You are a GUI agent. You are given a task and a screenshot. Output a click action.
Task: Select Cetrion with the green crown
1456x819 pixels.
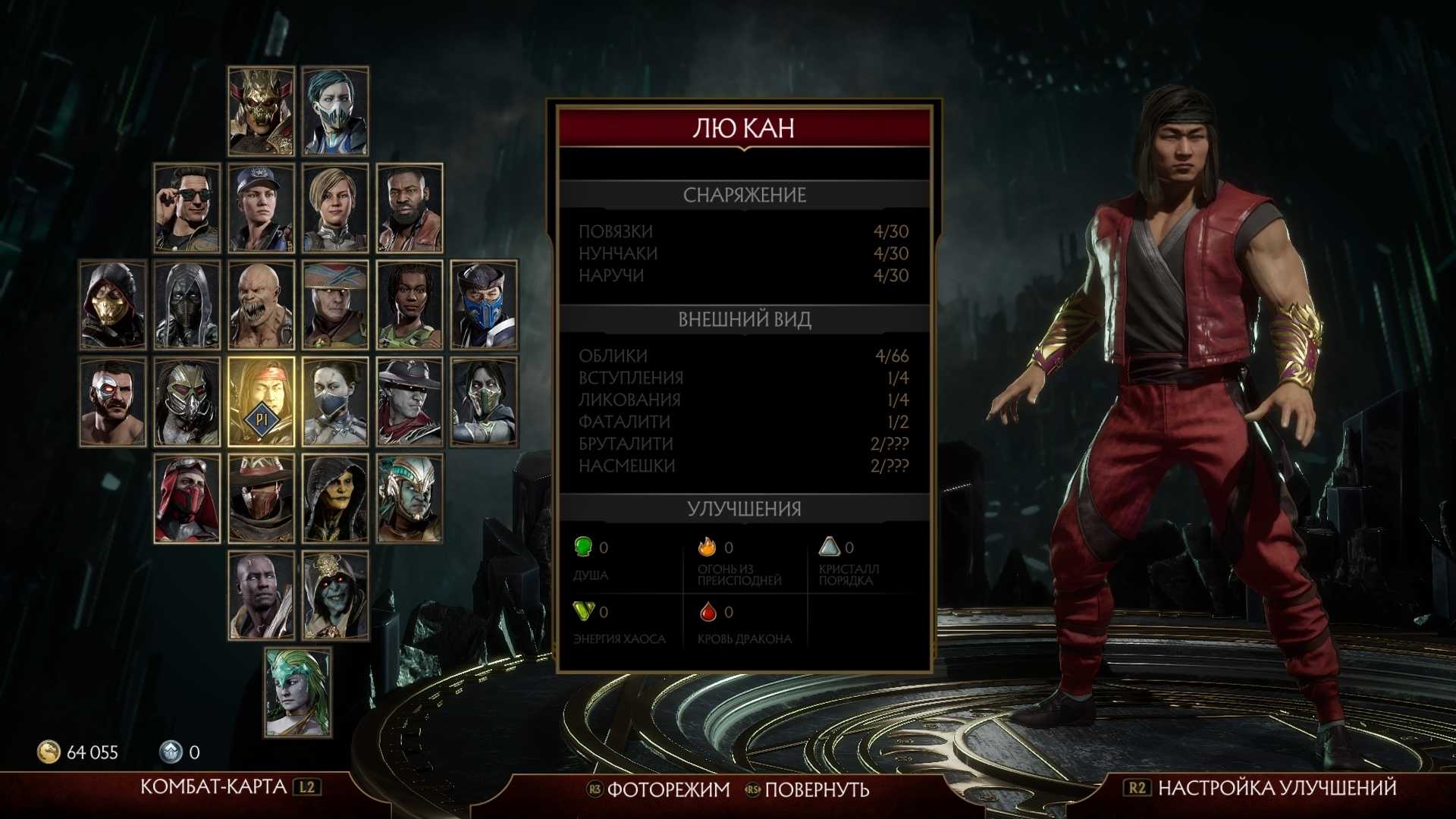(x=298, y=692)
